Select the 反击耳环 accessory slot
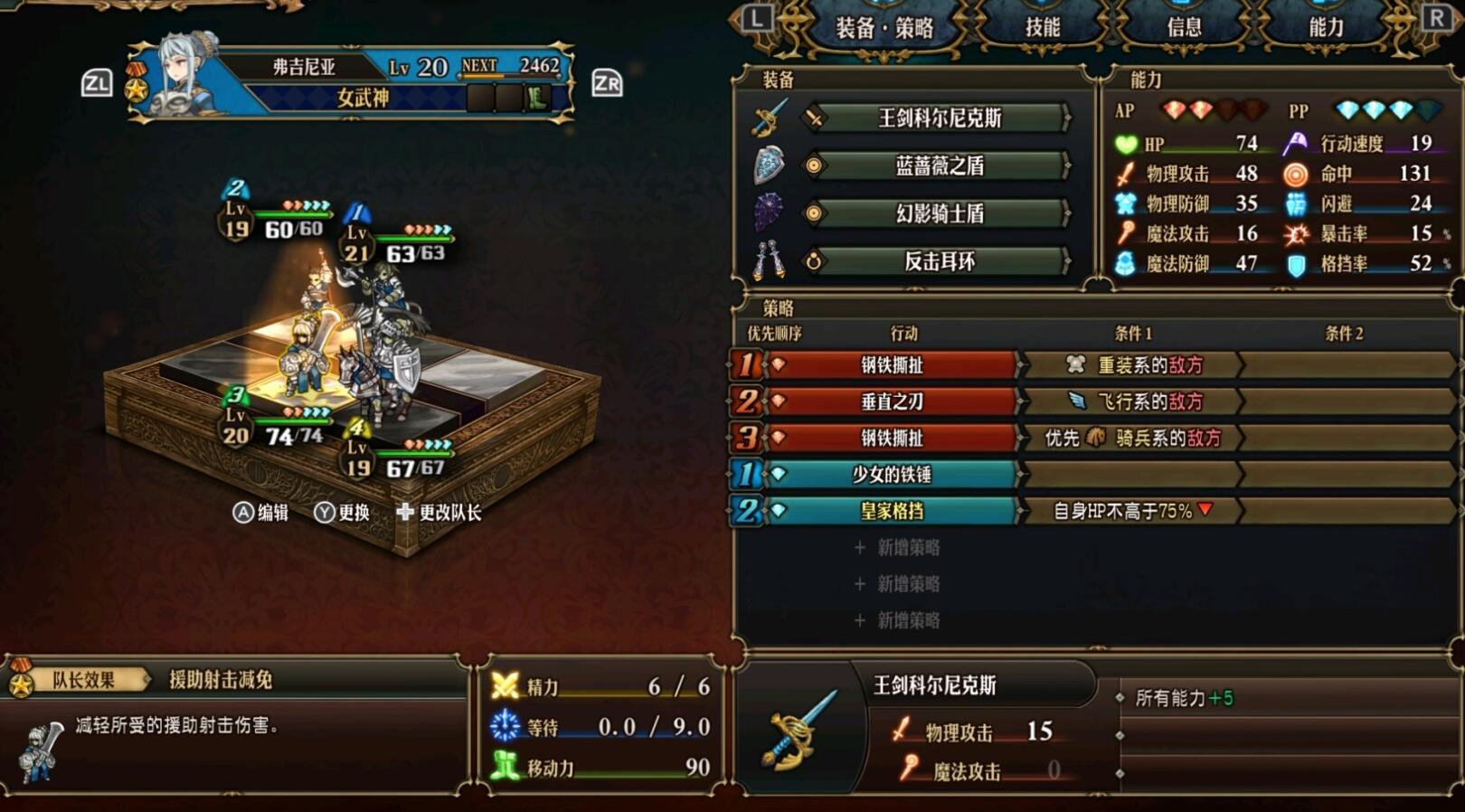Viewport: 1465px width, 812px height. coord(939,261)
